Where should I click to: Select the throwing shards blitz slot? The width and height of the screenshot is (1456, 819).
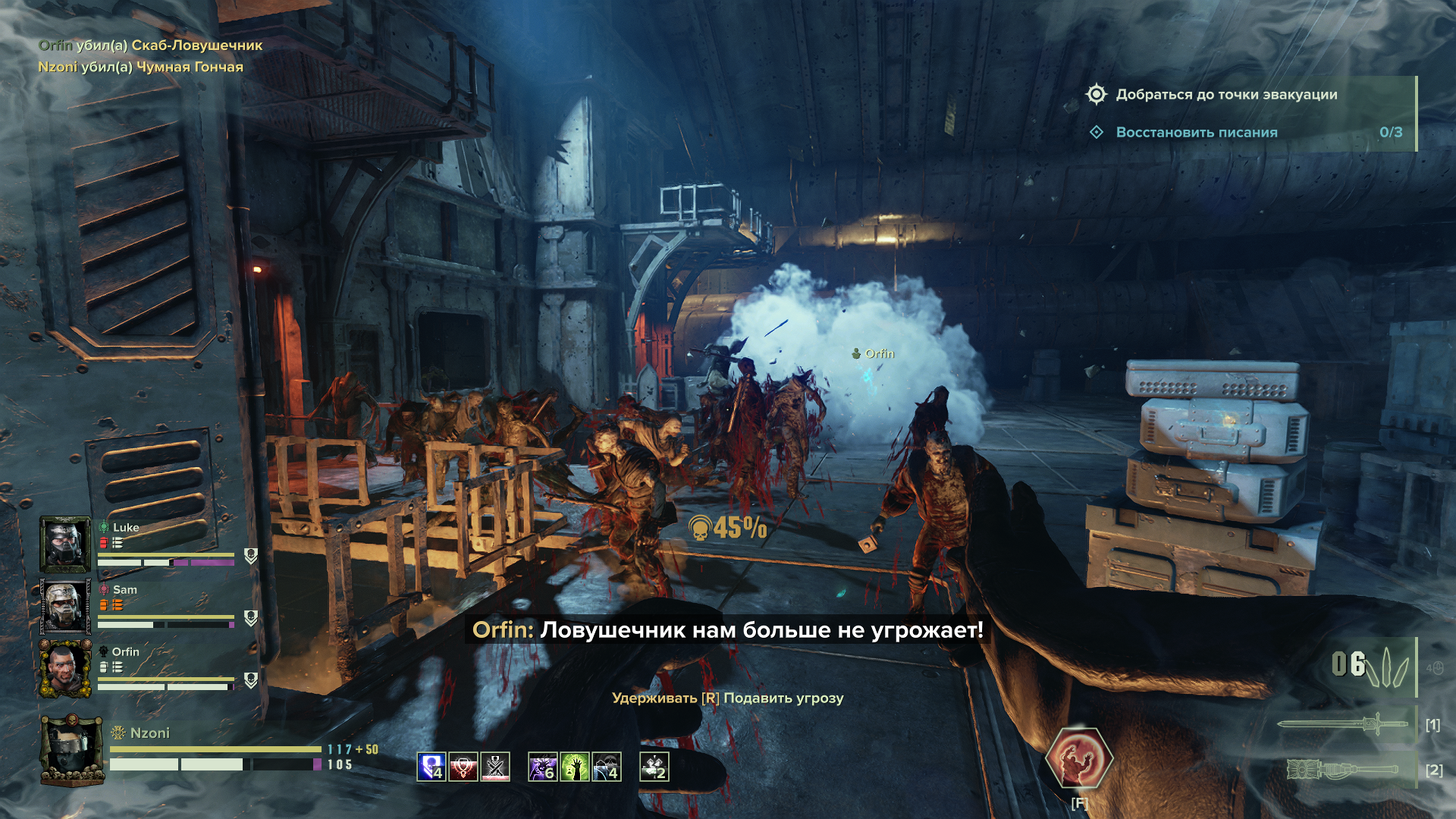click(1373, 666)
